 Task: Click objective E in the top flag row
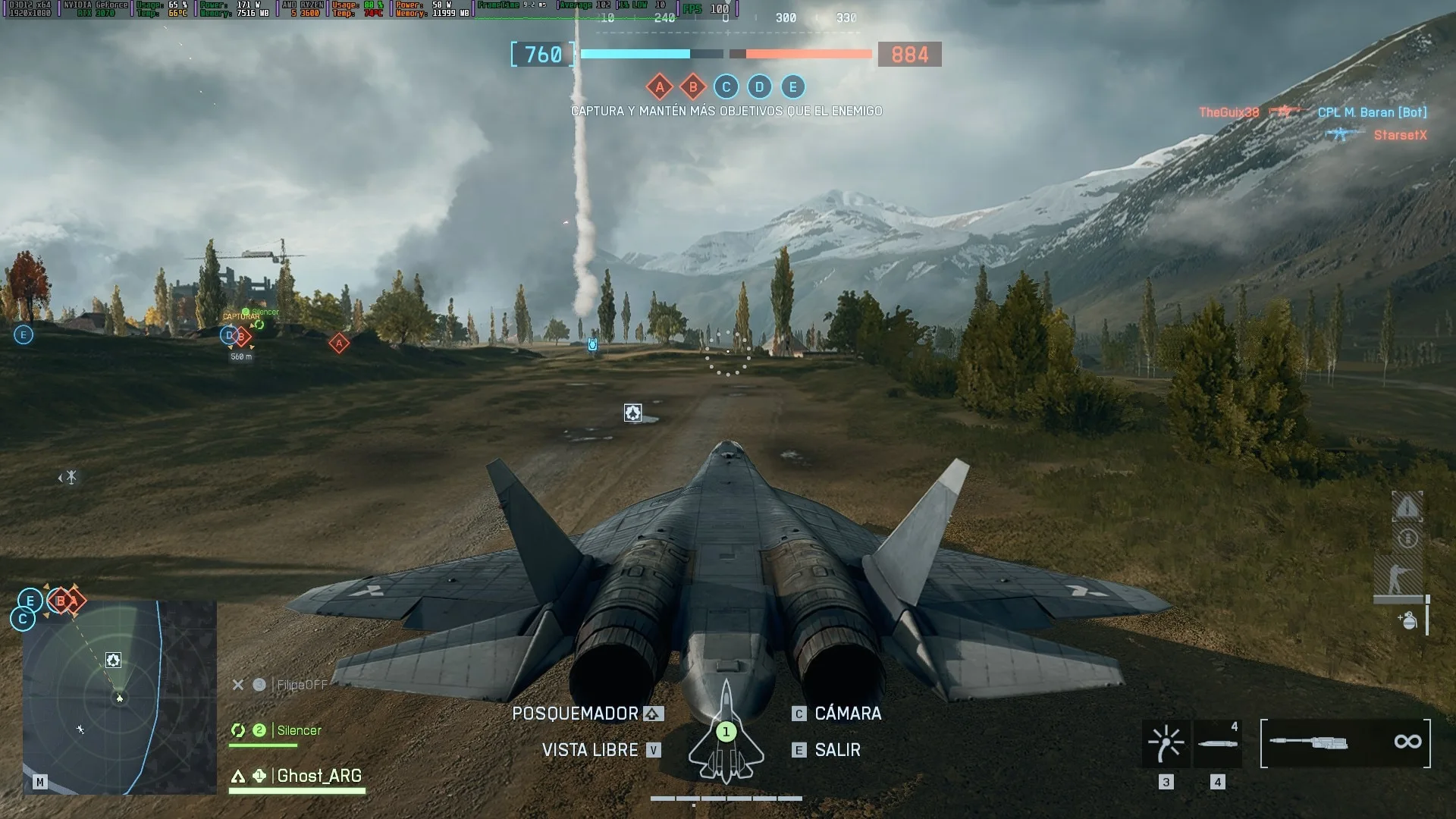click(792, 87)
